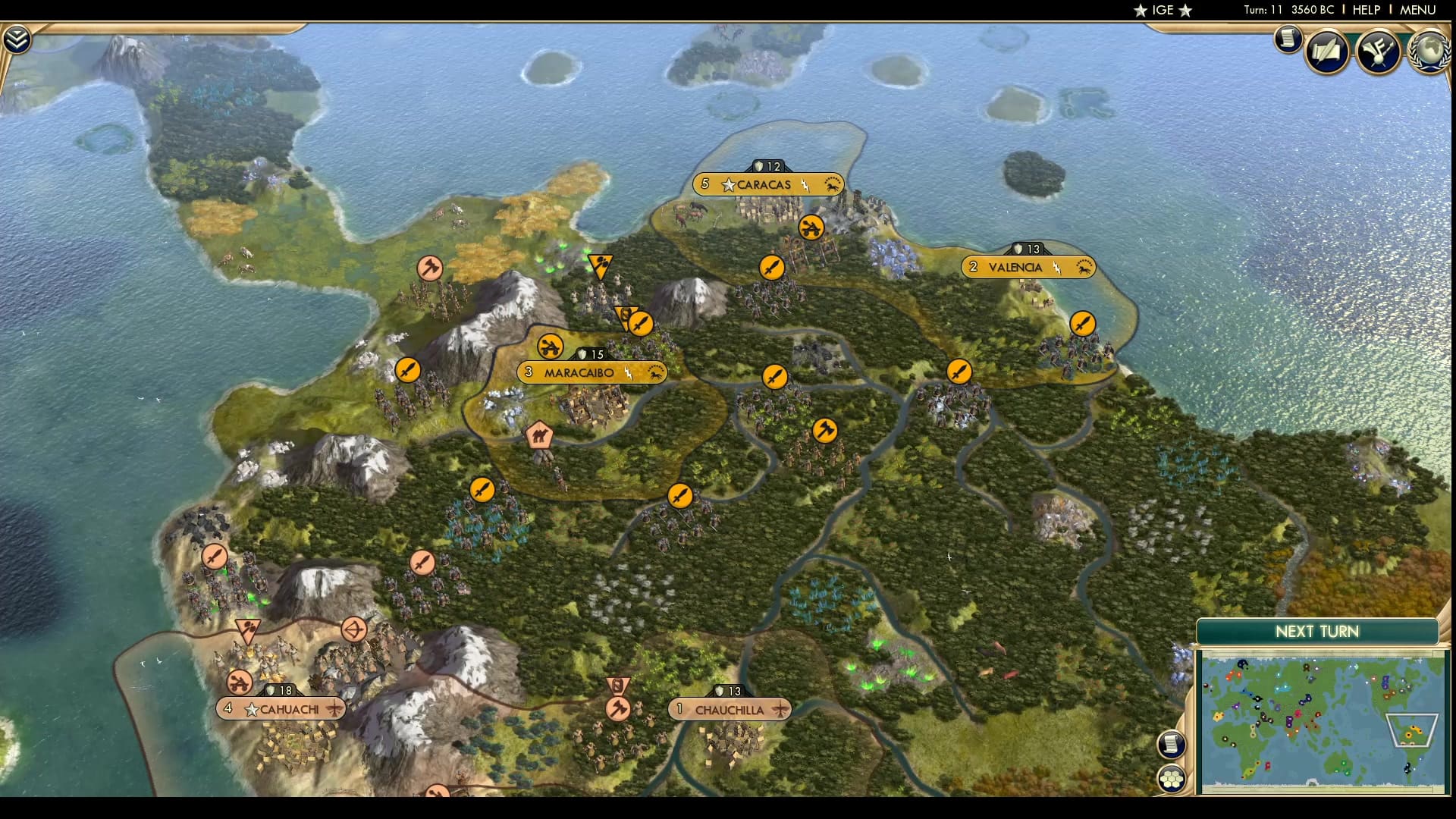Open the notification log scroll icon top right
Screen dimensions: 1456x819
click(1287, 39)
